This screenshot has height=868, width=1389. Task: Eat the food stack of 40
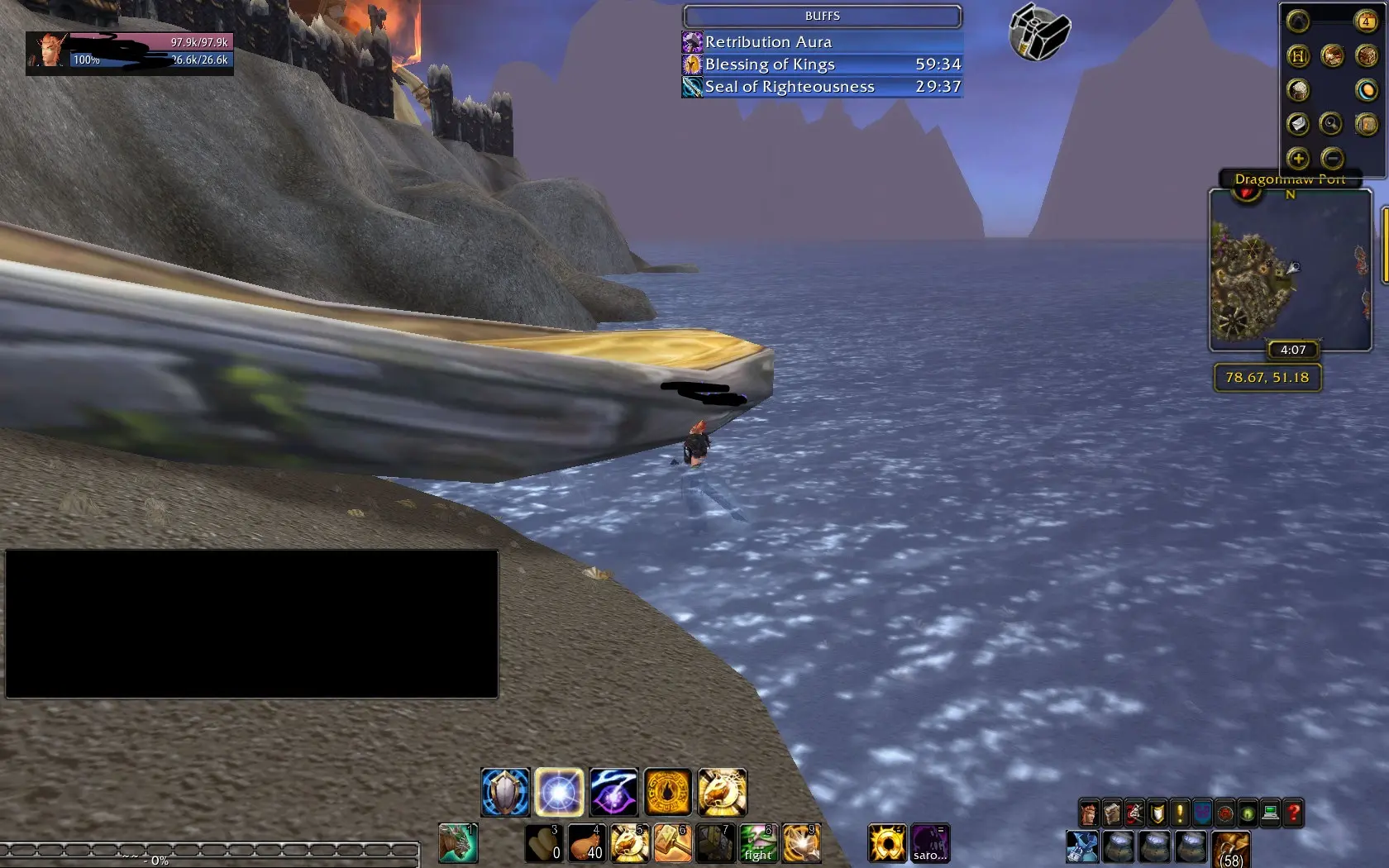point(586,843)
